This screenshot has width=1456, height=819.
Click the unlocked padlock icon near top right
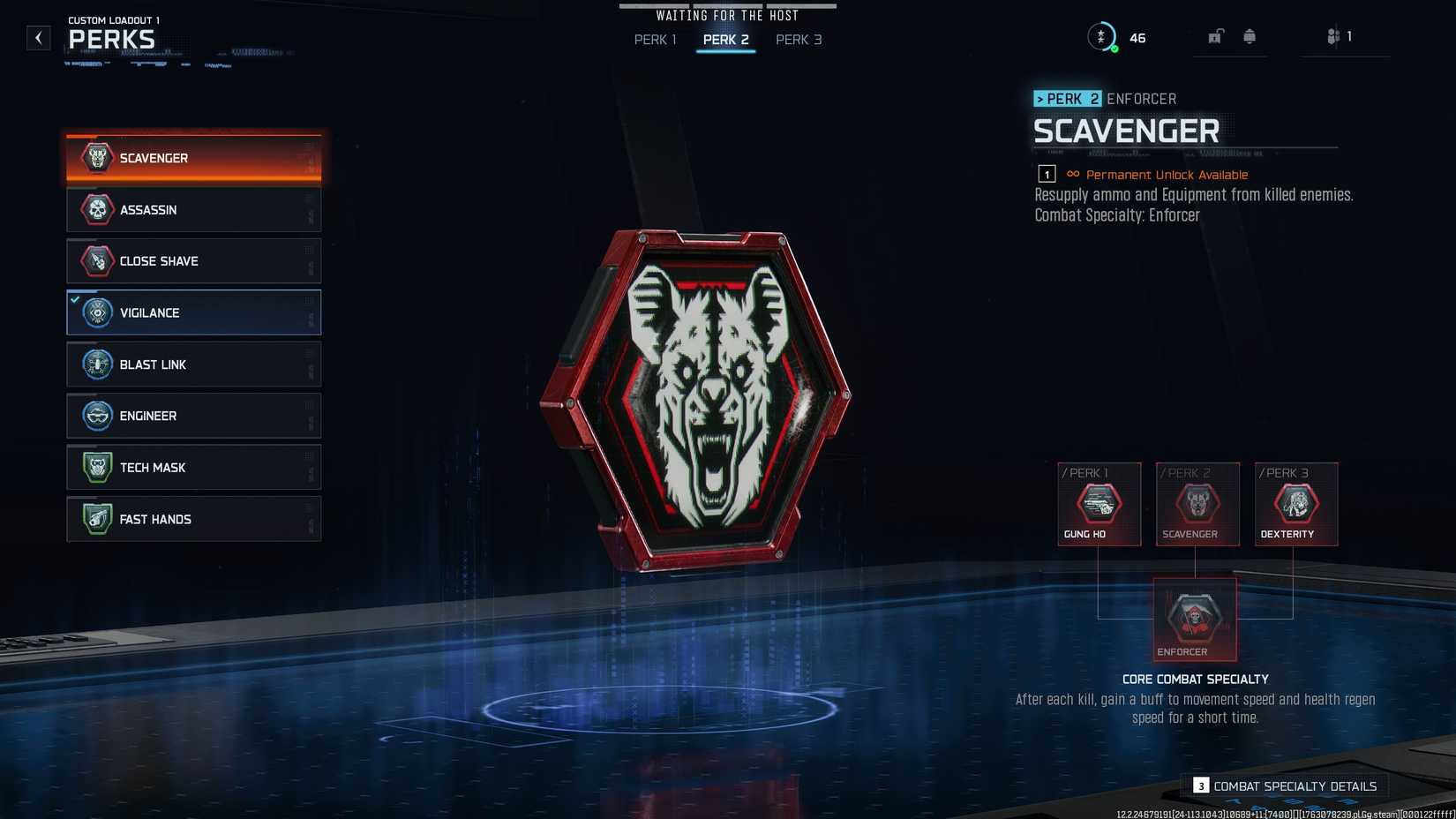1217,36
